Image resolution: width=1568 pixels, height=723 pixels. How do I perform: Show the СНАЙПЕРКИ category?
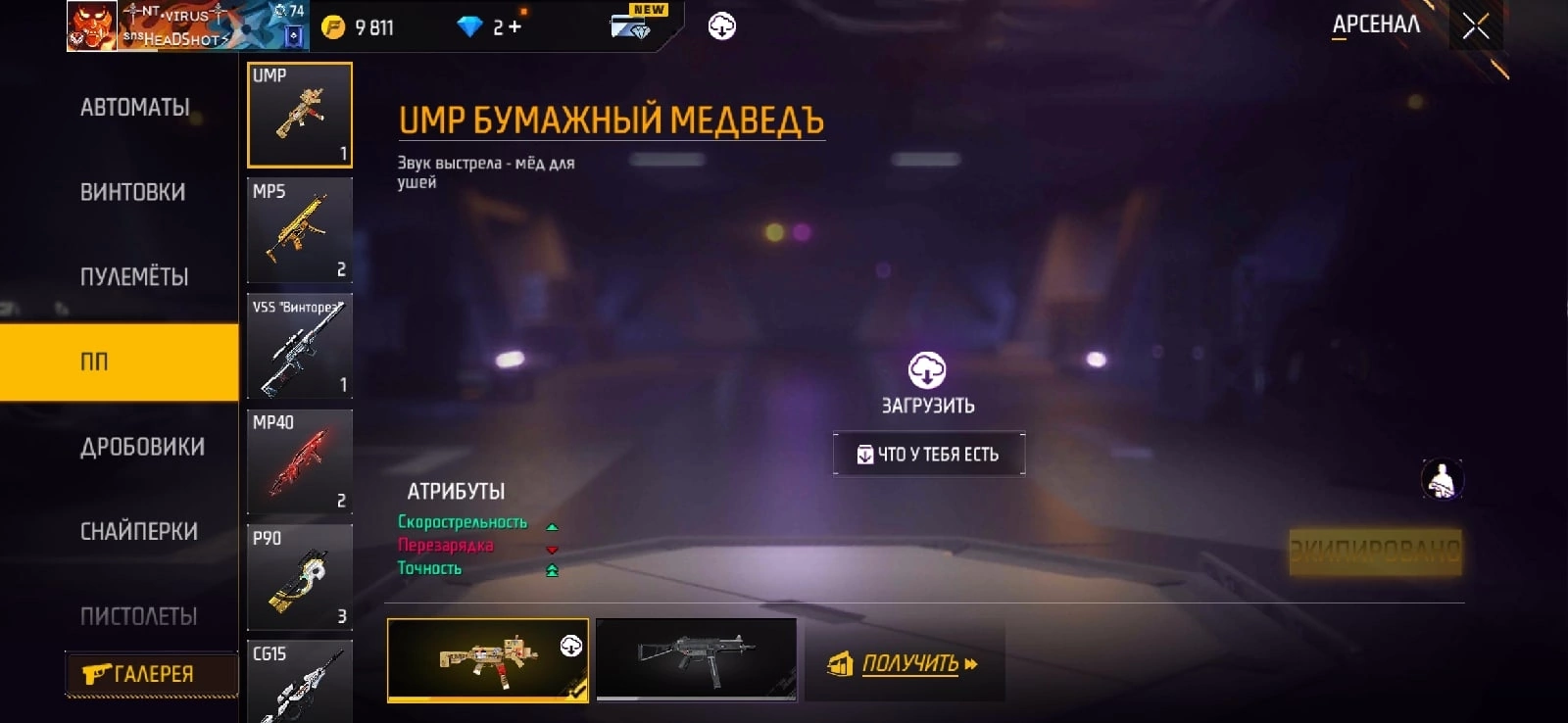pyautogui.click(x=139, y=532)
